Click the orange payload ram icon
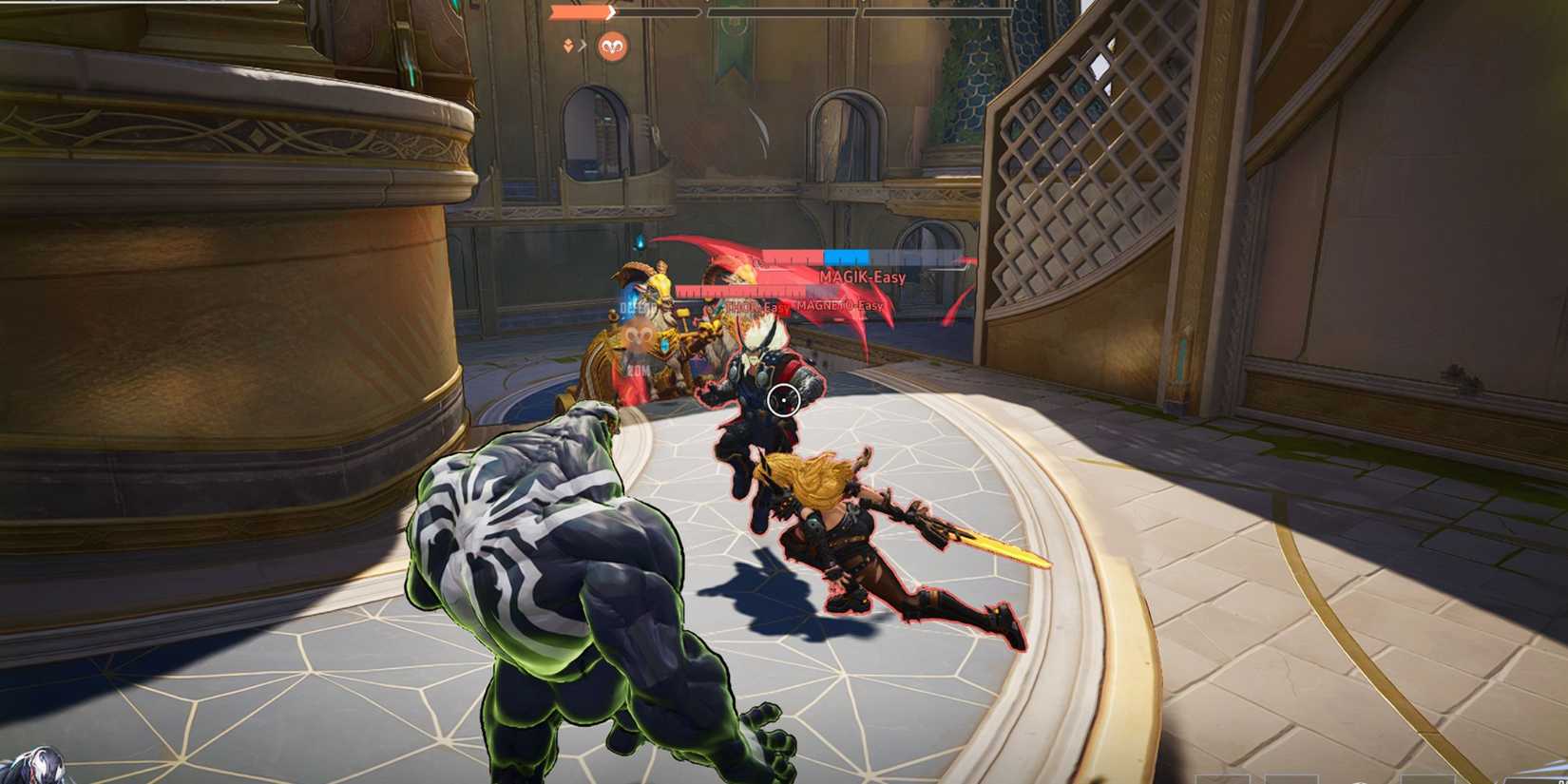This screenshot has width=1568, height=784. (x=613, y=46)
